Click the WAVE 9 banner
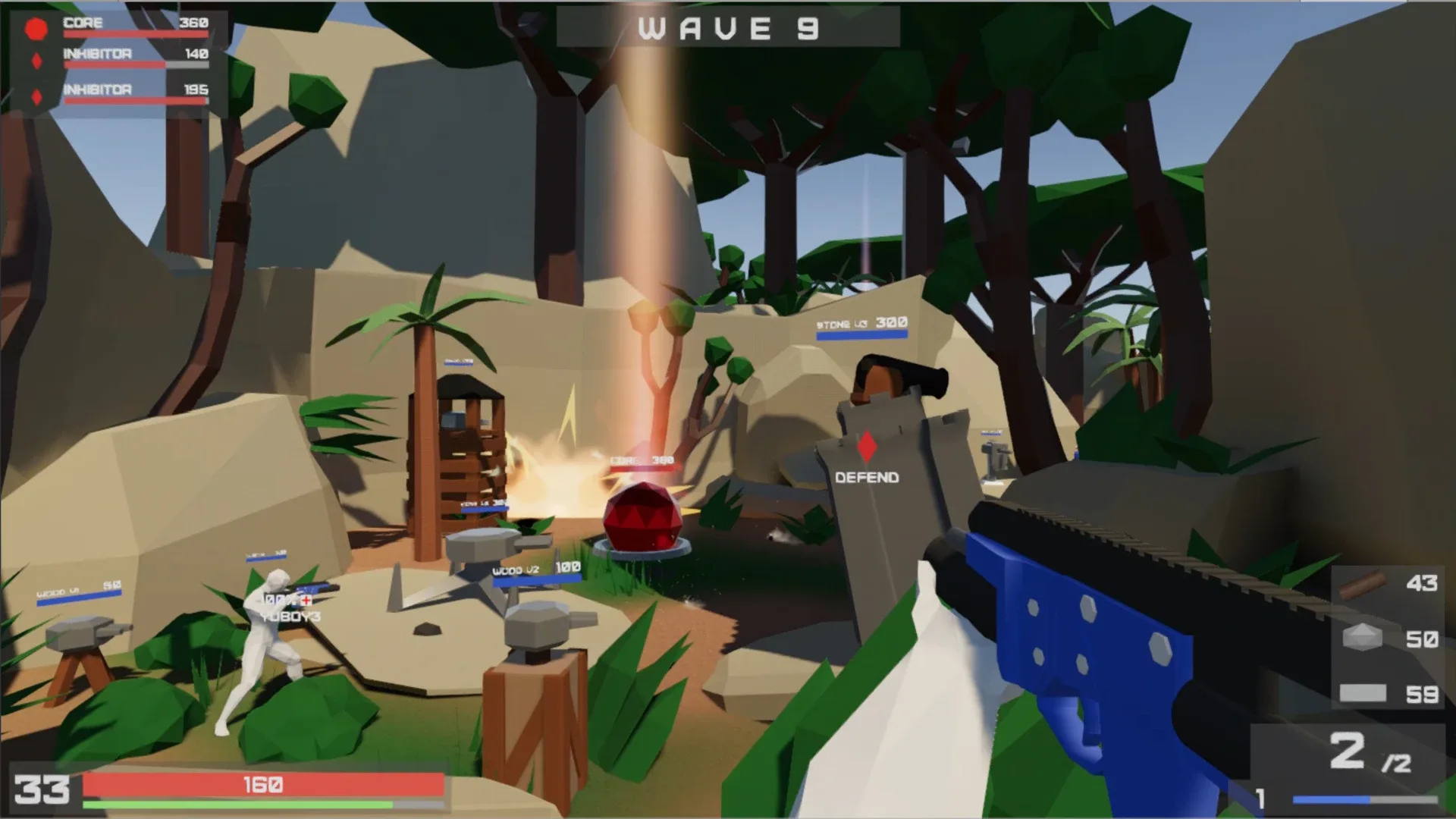 coord(726,29)
